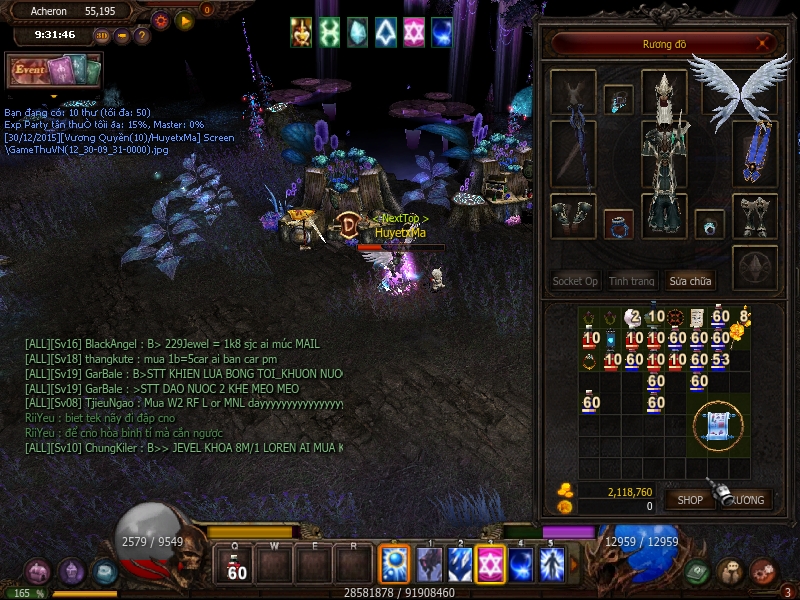This screenshot has height=600, width=800.
Task: Click the orange play arrow button
Action: [184, 19]
